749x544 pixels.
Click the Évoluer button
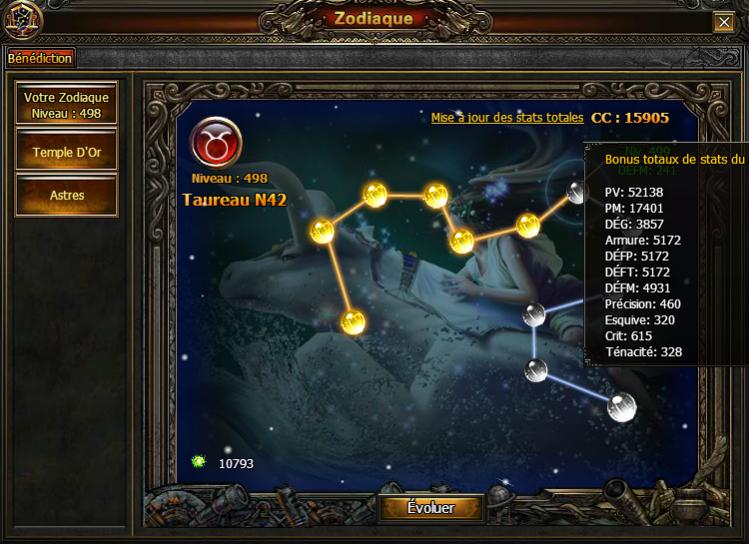click(x=430, y=508)
